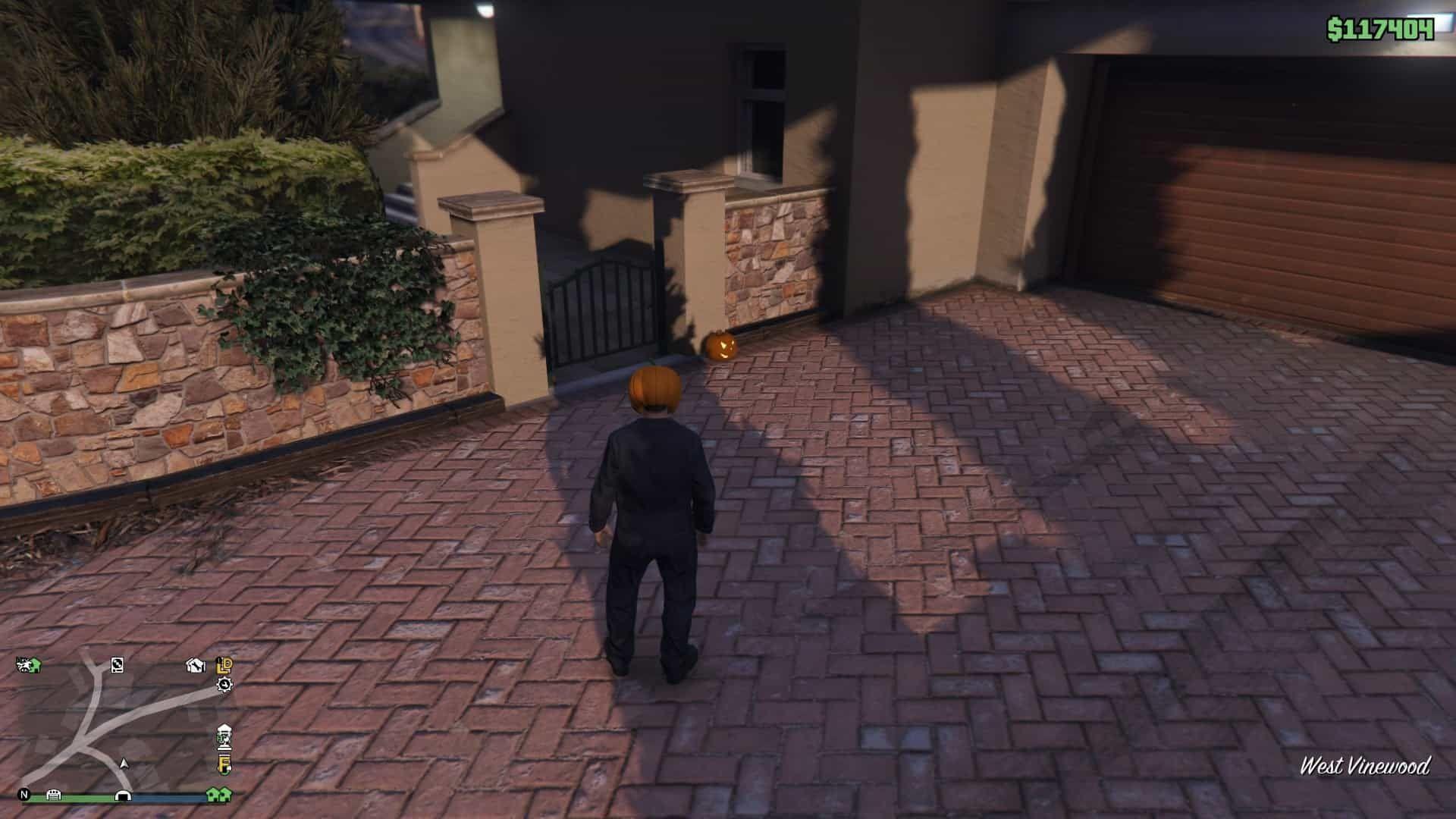Image resolution: width=1456 pixels, height=819 pixels.
Task: Click the north compass N marker
Action: pos(24,795)
